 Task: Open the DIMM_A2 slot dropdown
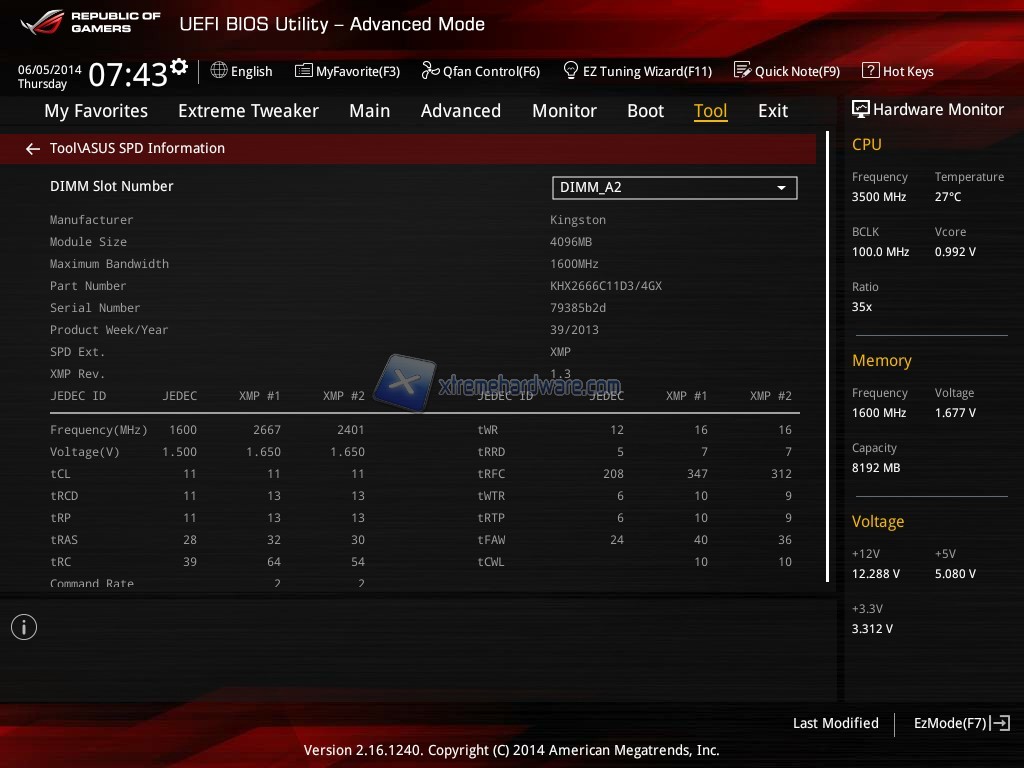point(674,187)
